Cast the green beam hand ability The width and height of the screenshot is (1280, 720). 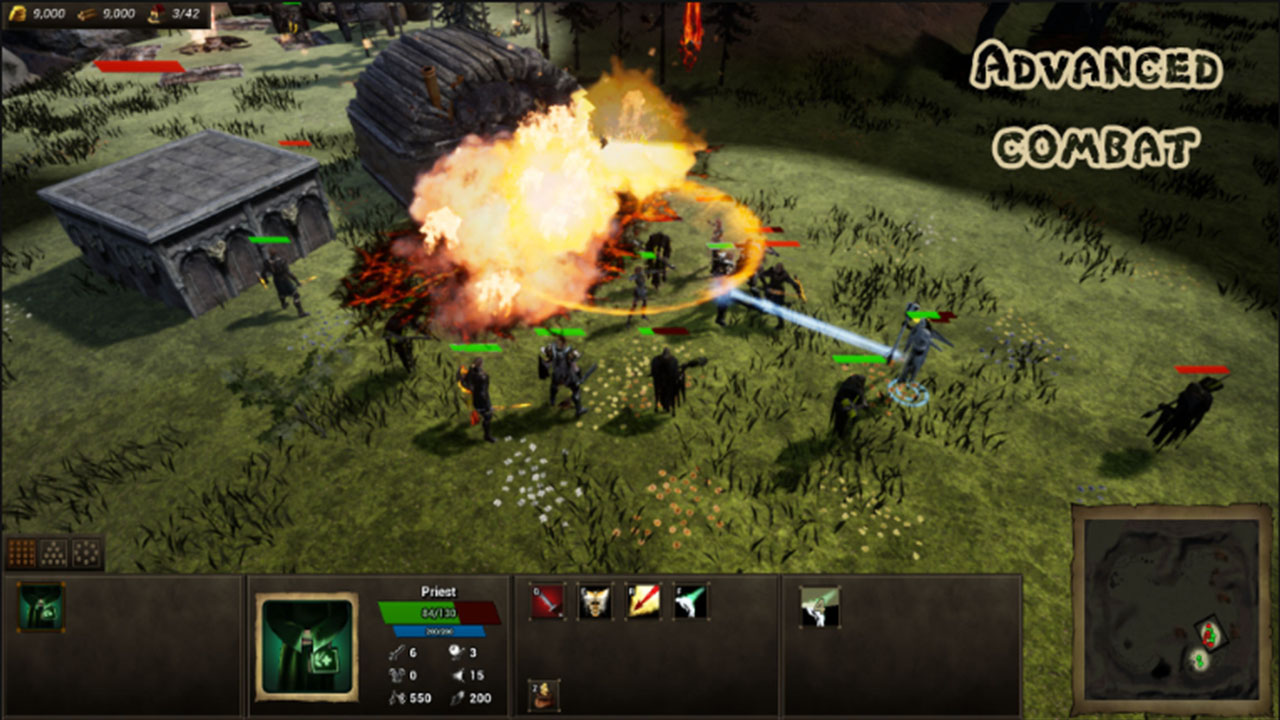click(x=691, y=602)
